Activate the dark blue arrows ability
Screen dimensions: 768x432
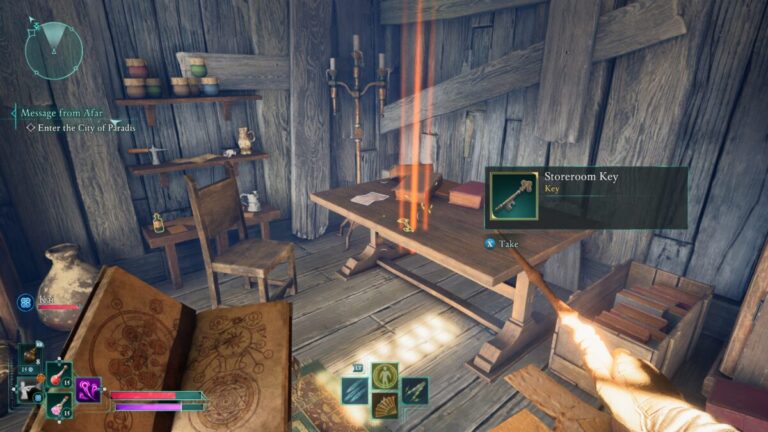tap(413, 391)
